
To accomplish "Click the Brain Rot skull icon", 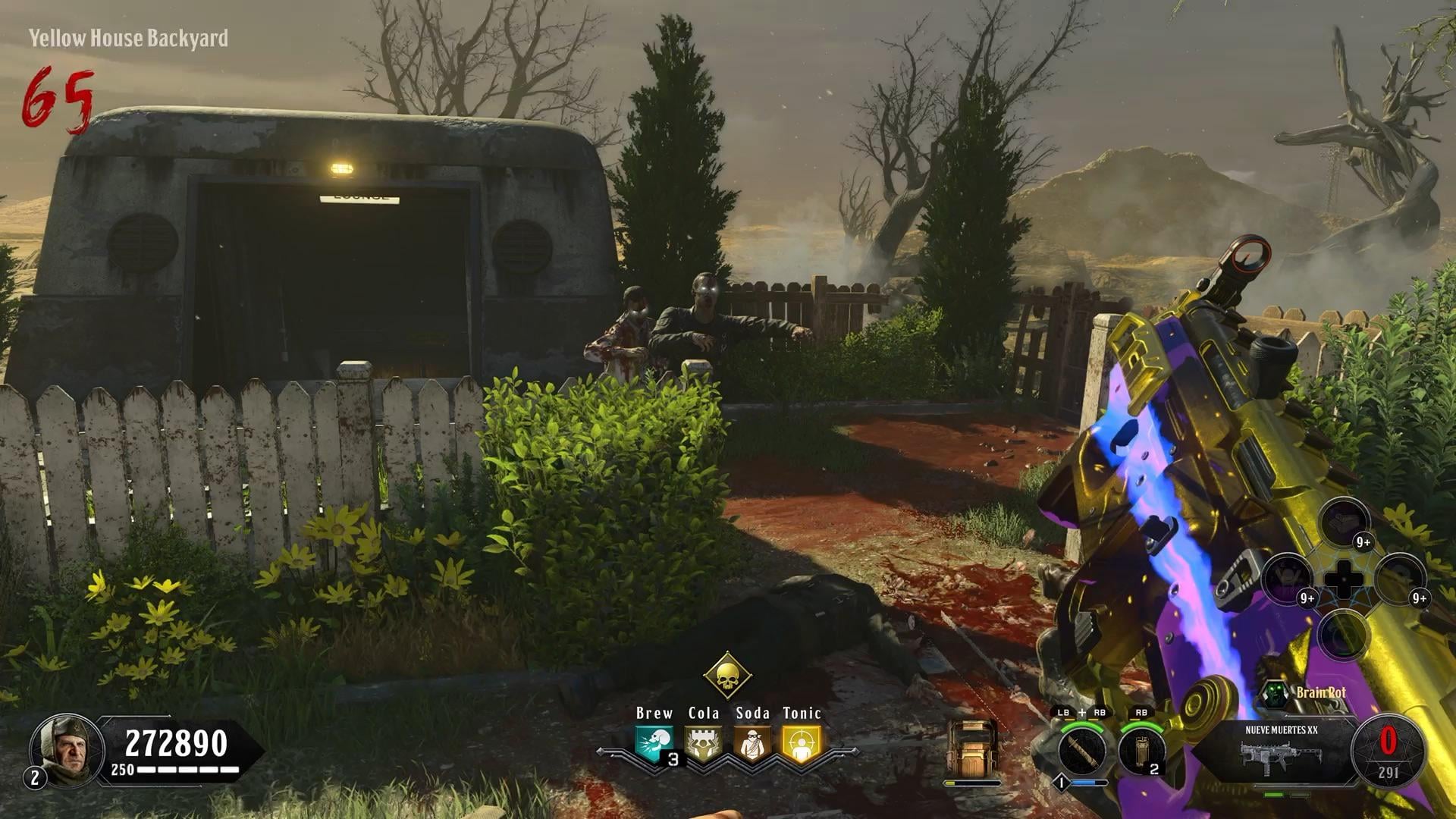I will 1274,693.
